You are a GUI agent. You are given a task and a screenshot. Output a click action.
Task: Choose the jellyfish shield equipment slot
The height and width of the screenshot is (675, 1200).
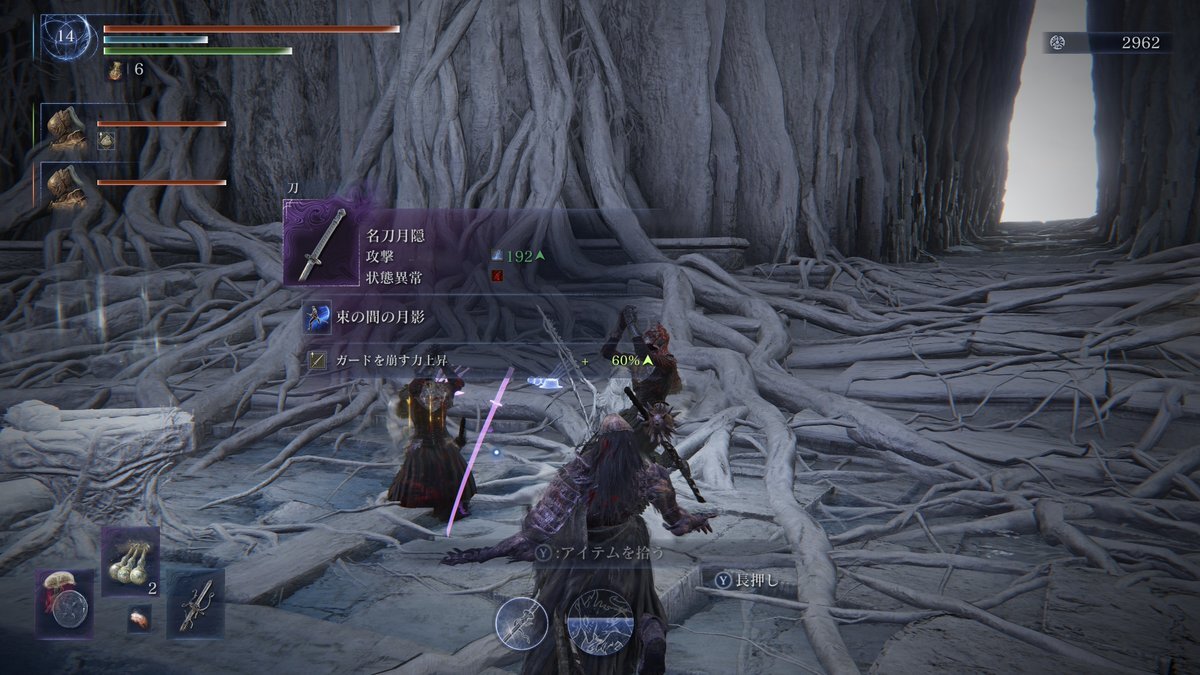click(66, 604)
